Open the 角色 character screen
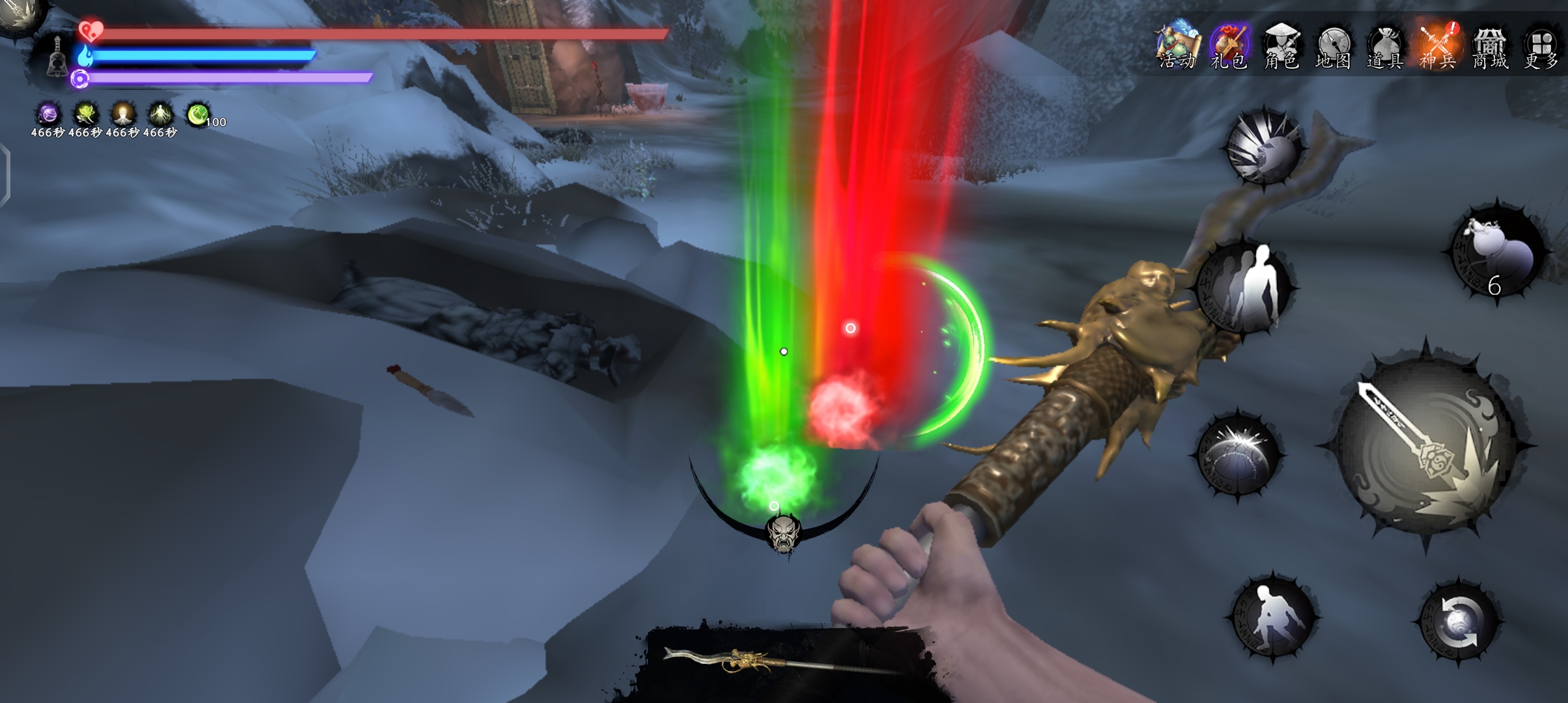The height and width of the screenshot is (703, 1568). pos(1281,46)
